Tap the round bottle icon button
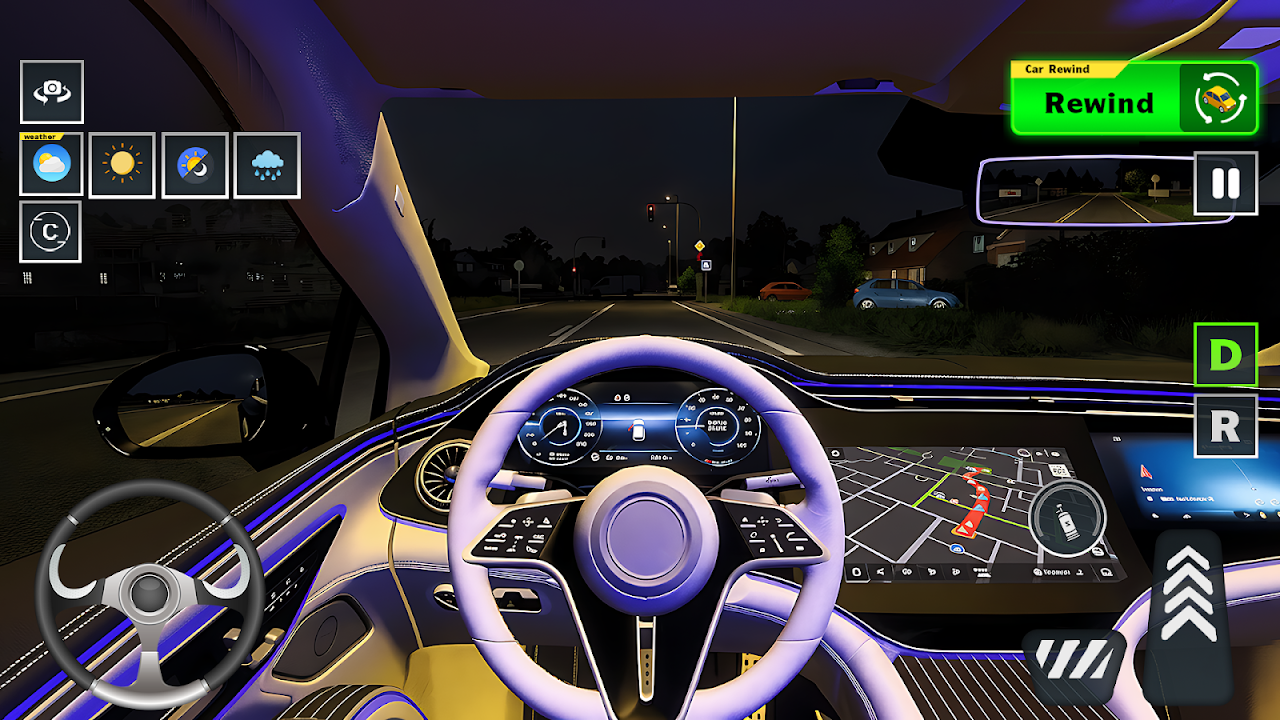The height and width of the screenshot is (720, 1280). [x=1067, y=517]
